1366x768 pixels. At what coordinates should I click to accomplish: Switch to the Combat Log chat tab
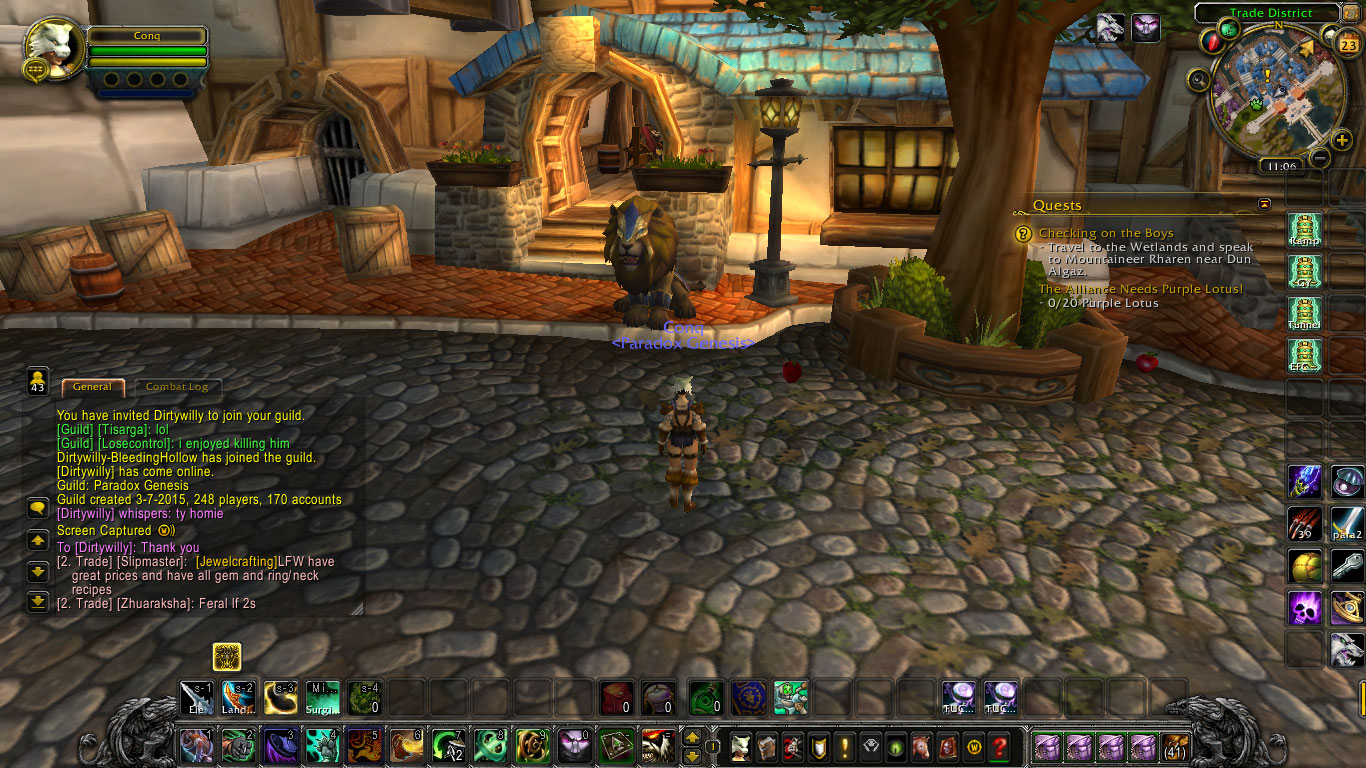[179, 387]
